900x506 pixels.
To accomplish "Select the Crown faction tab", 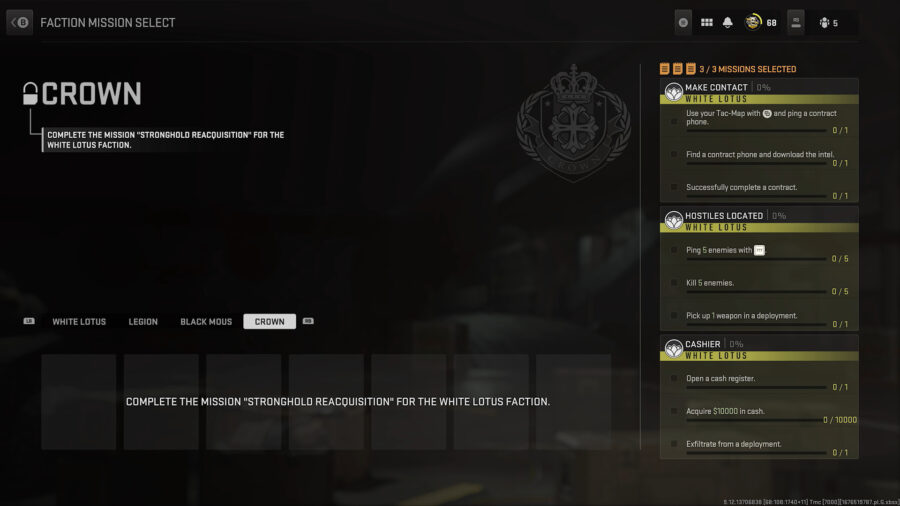I will 269,322.
